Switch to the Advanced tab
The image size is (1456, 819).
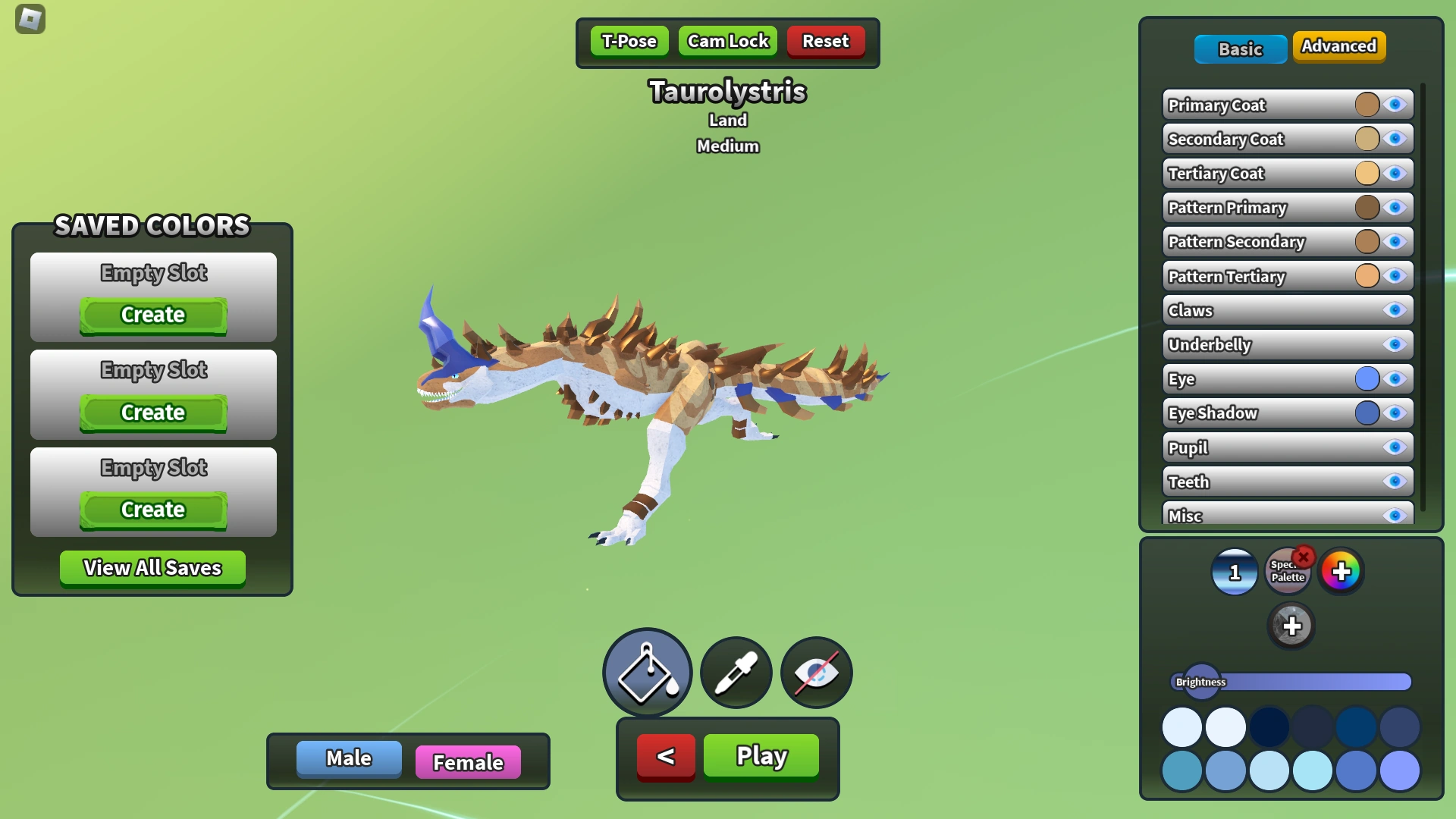point(1338,46)
